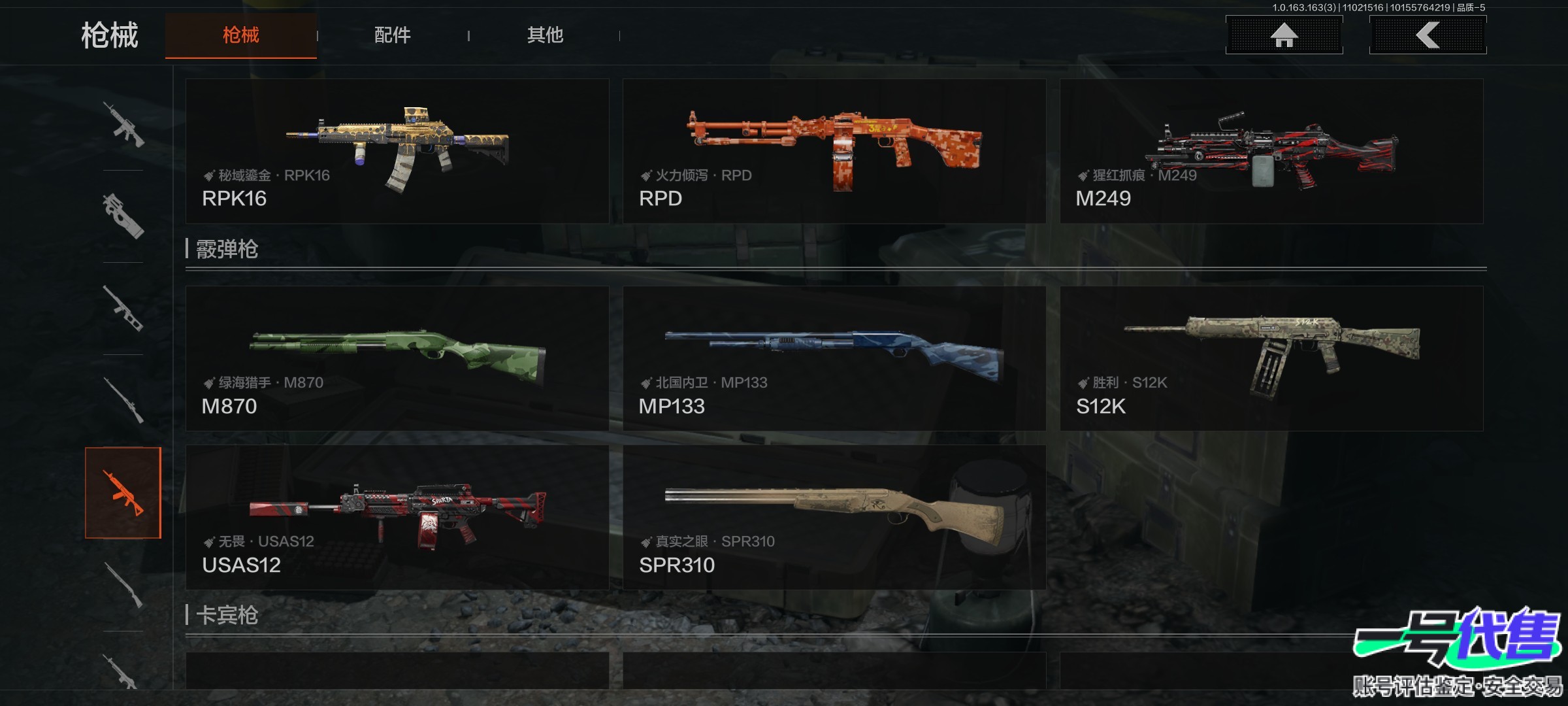Open the 配件 tab
Viewport: 1568px width, 706px height.
coord(392,35)
